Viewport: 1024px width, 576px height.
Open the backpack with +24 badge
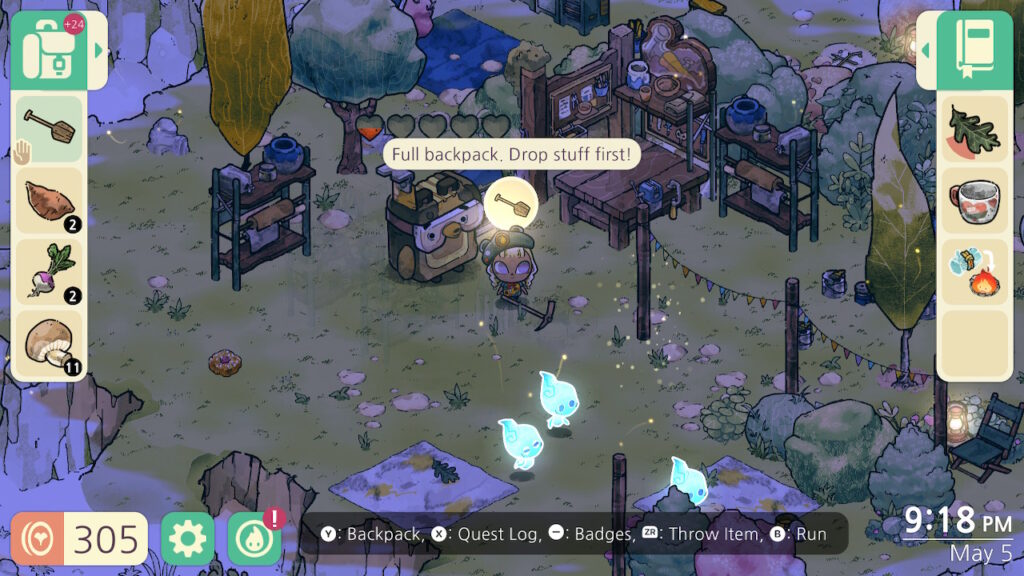(x=48, y=49)
